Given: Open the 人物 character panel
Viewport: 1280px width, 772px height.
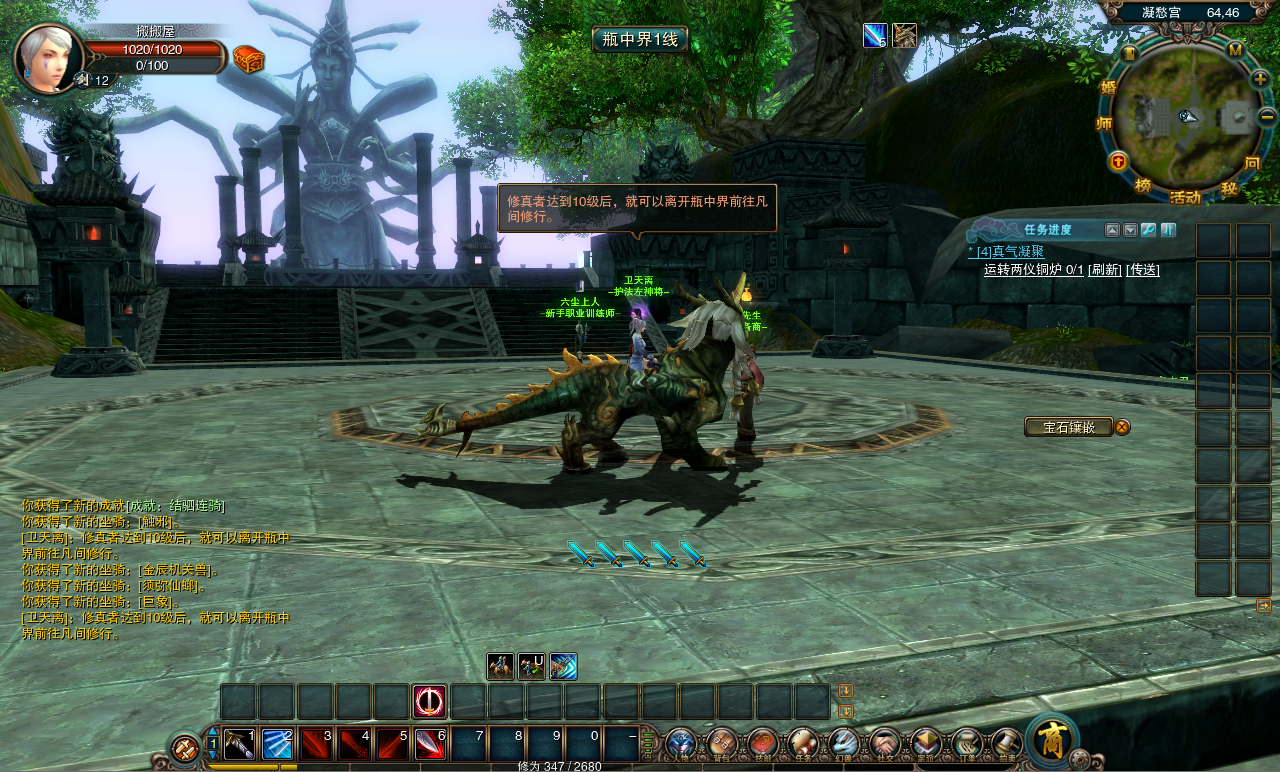Looking at the screenshot, I should [x=681, y=744].
